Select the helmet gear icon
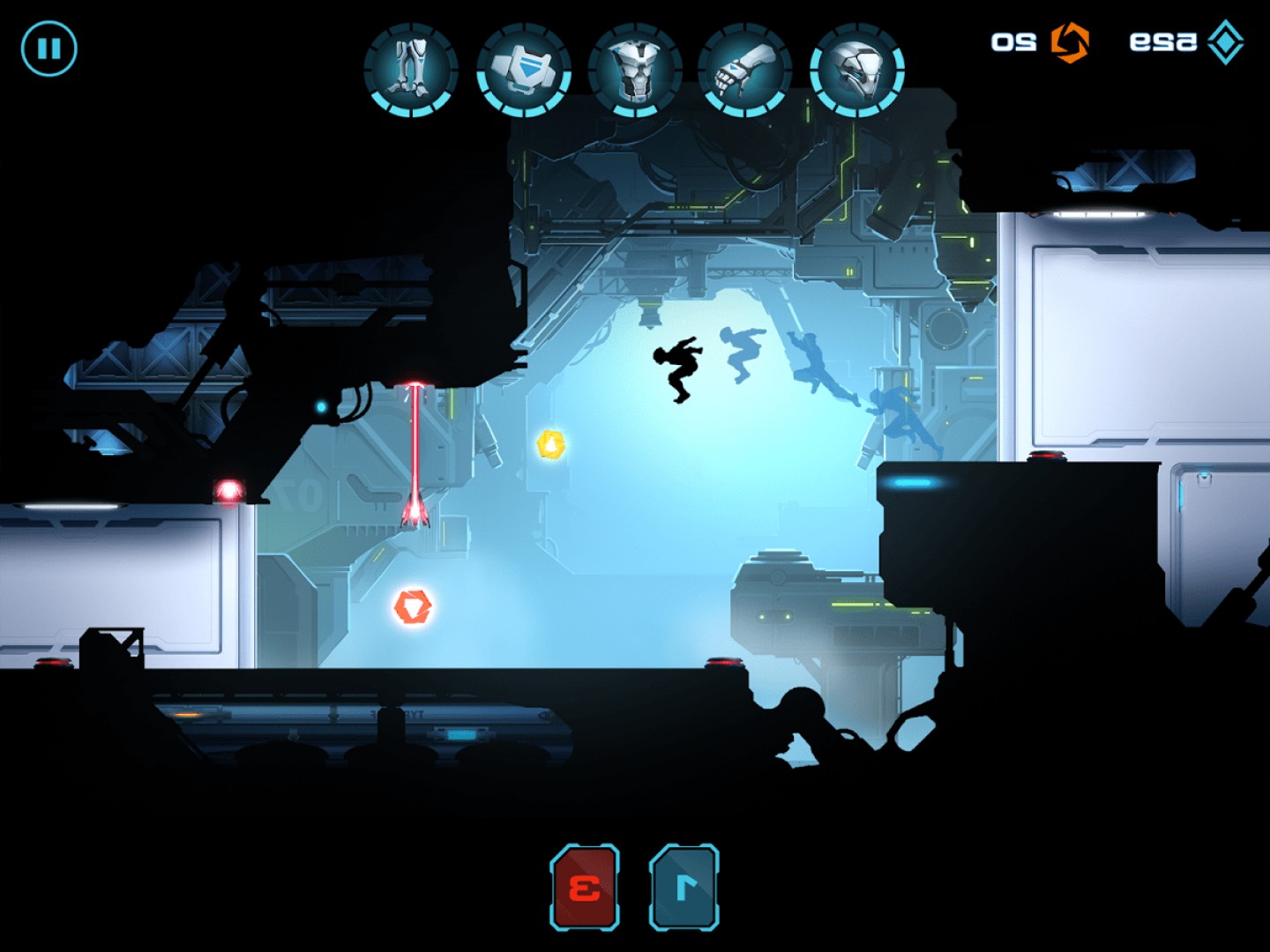The width and height of the screenshot is (1270, 952). click(x=856, y=71)
